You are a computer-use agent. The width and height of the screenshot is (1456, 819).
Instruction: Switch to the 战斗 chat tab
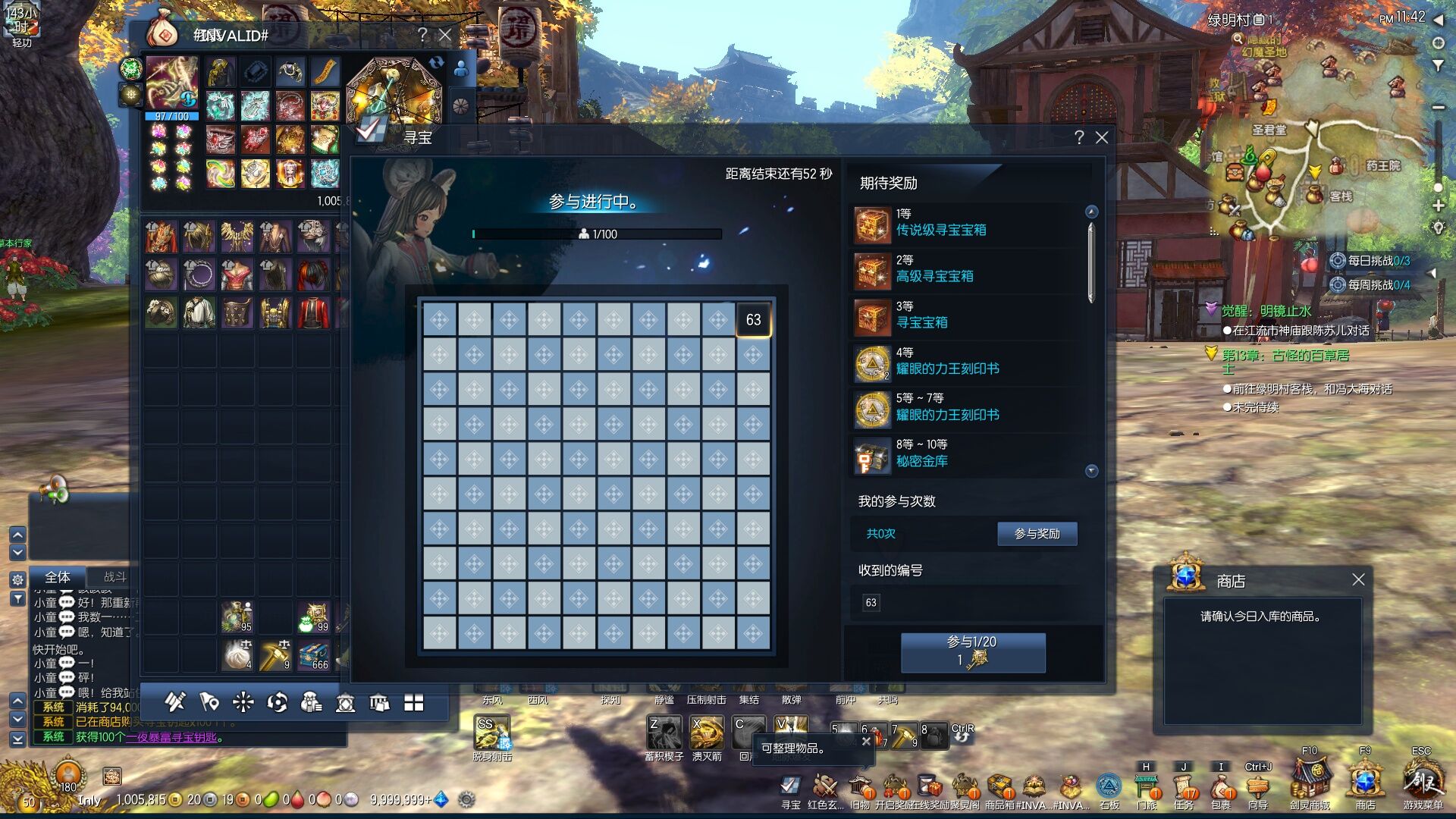(115, 577)
